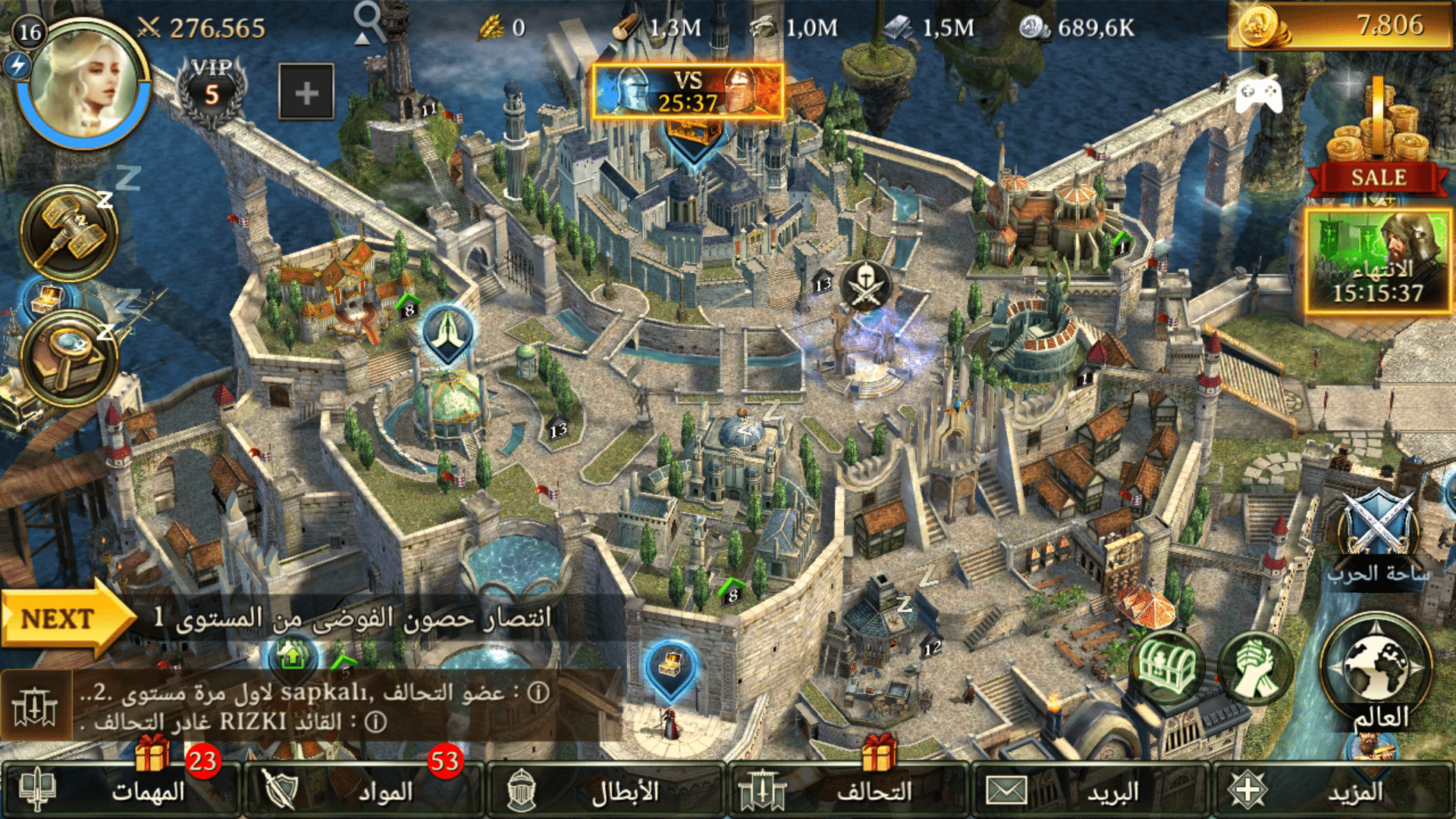Open the handshake alliance help icon
Screen dimensions: 1456x819
coord(1255,667)
